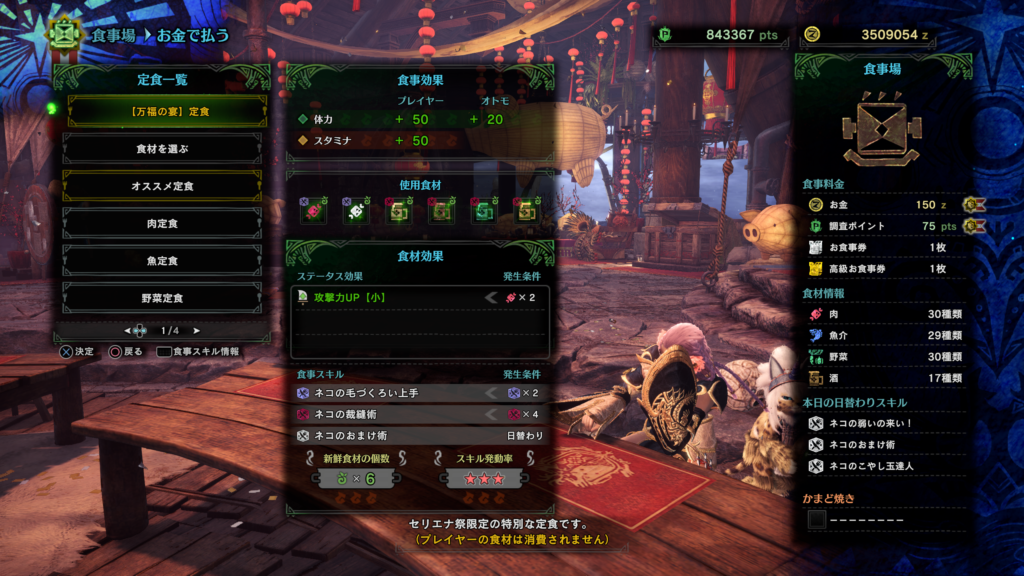
Task: Choose the 食材を選ぶ option
Action: click(x=162, y=148)
